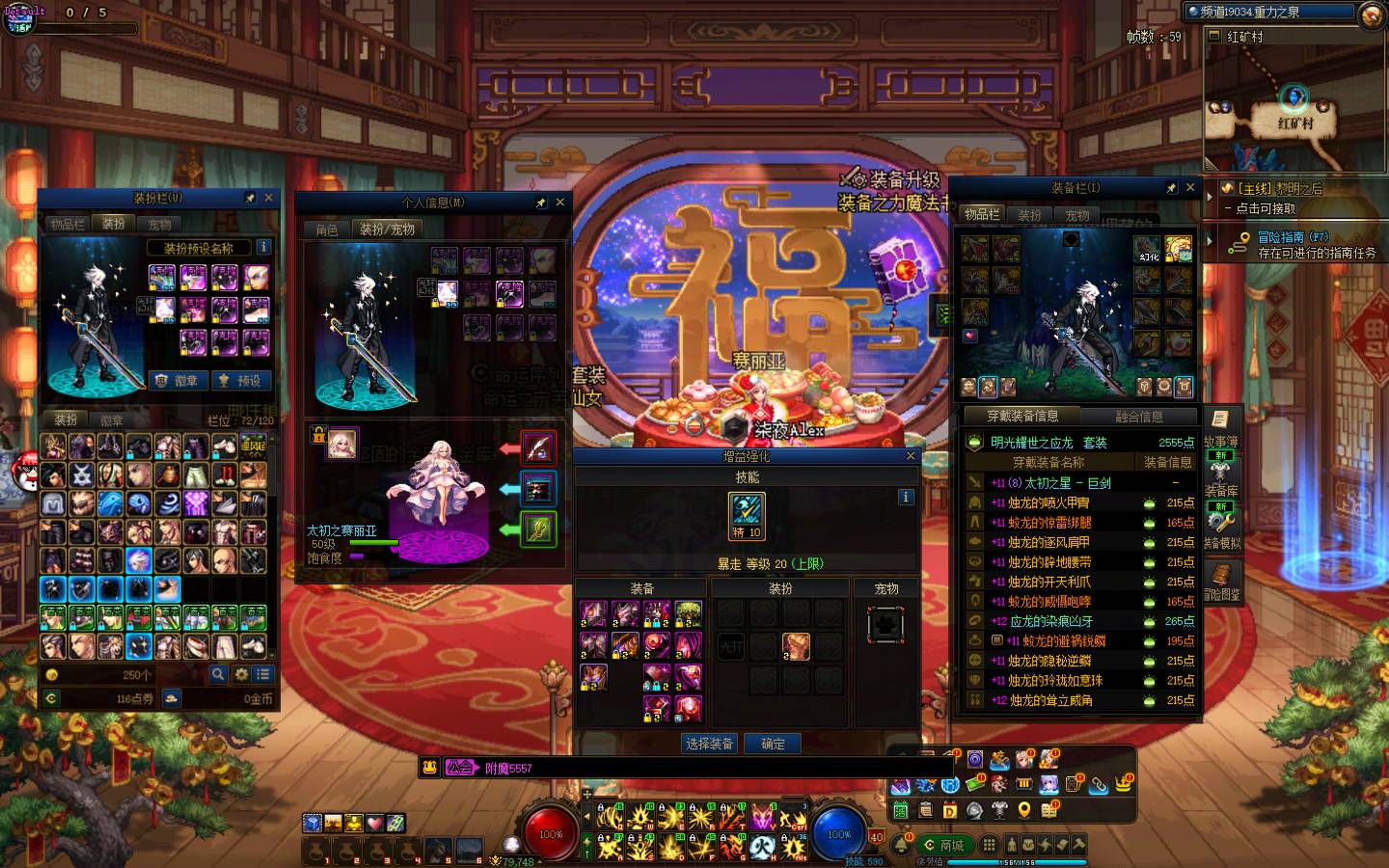Image resolution: width=1389 pixels, height=868 pixels.
Task: Click the 预设 preset button
Action: tap(240, 381)
